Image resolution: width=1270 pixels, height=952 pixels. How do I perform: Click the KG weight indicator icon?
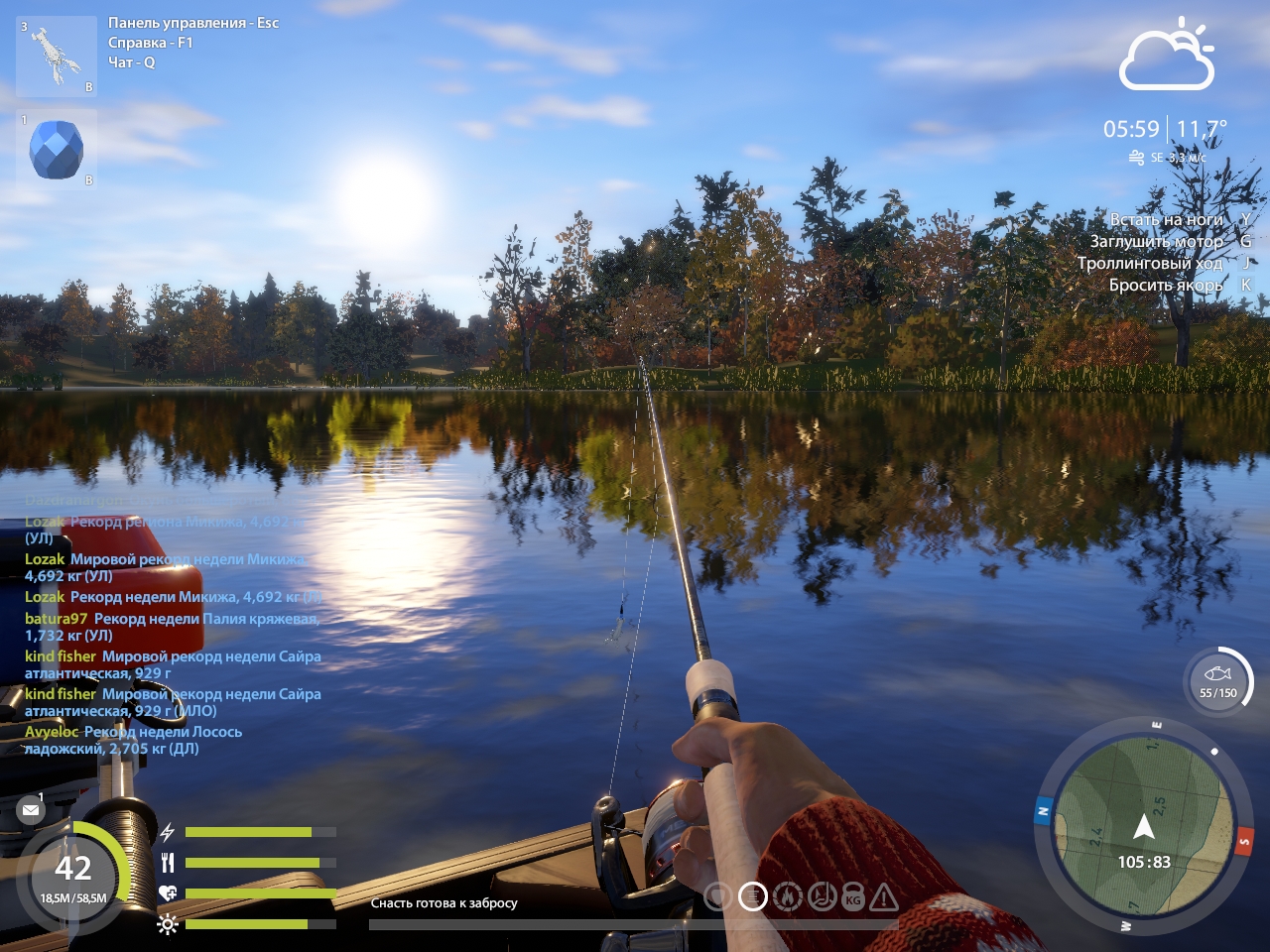click(853, 898)
